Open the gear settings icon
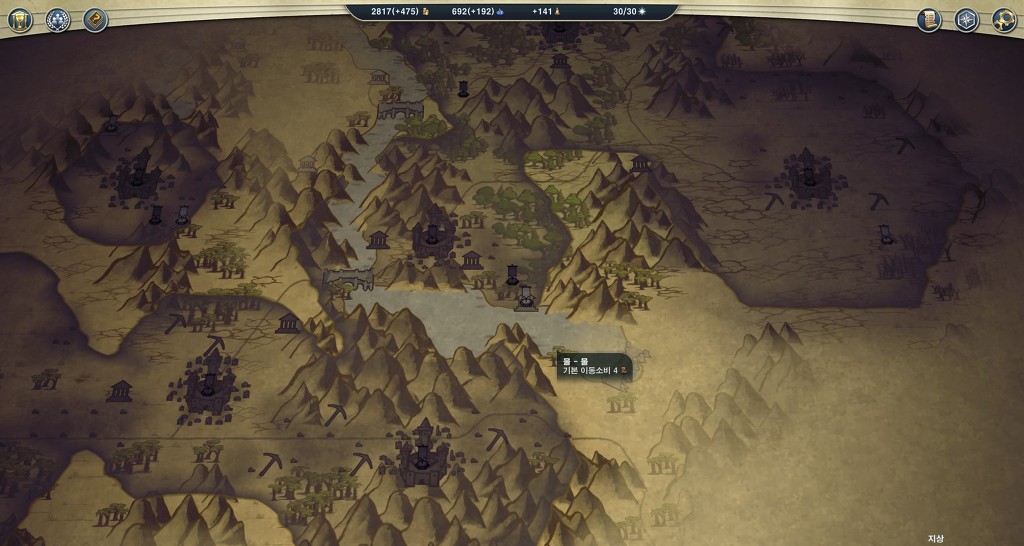This screenshot has height=546, width=1024. (x=1004, y=20)
